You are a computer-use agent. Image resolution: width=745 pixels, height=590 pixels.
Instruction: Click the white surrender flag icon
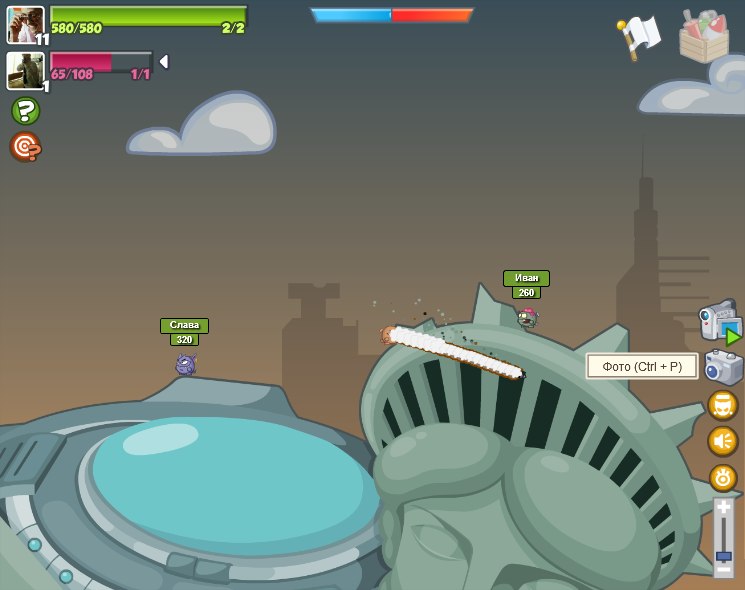(x=638, y=36)
